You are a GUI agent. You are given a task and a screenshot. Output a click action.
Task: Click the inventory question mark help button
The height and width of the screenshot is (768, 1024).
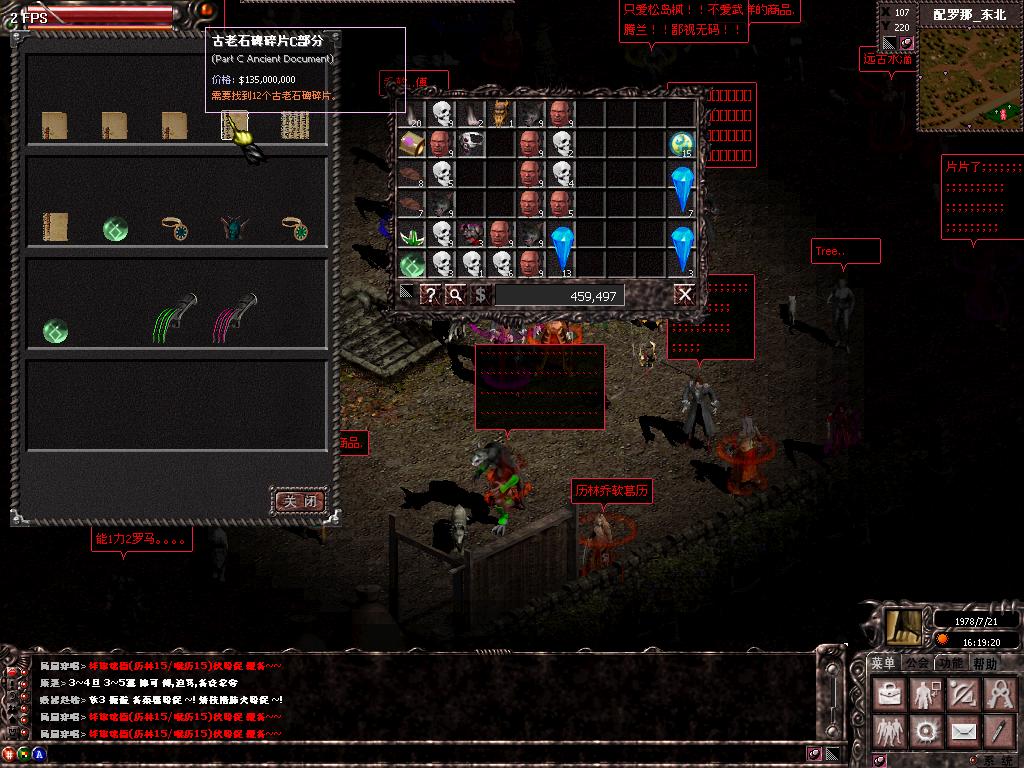(x=430, y=294)
